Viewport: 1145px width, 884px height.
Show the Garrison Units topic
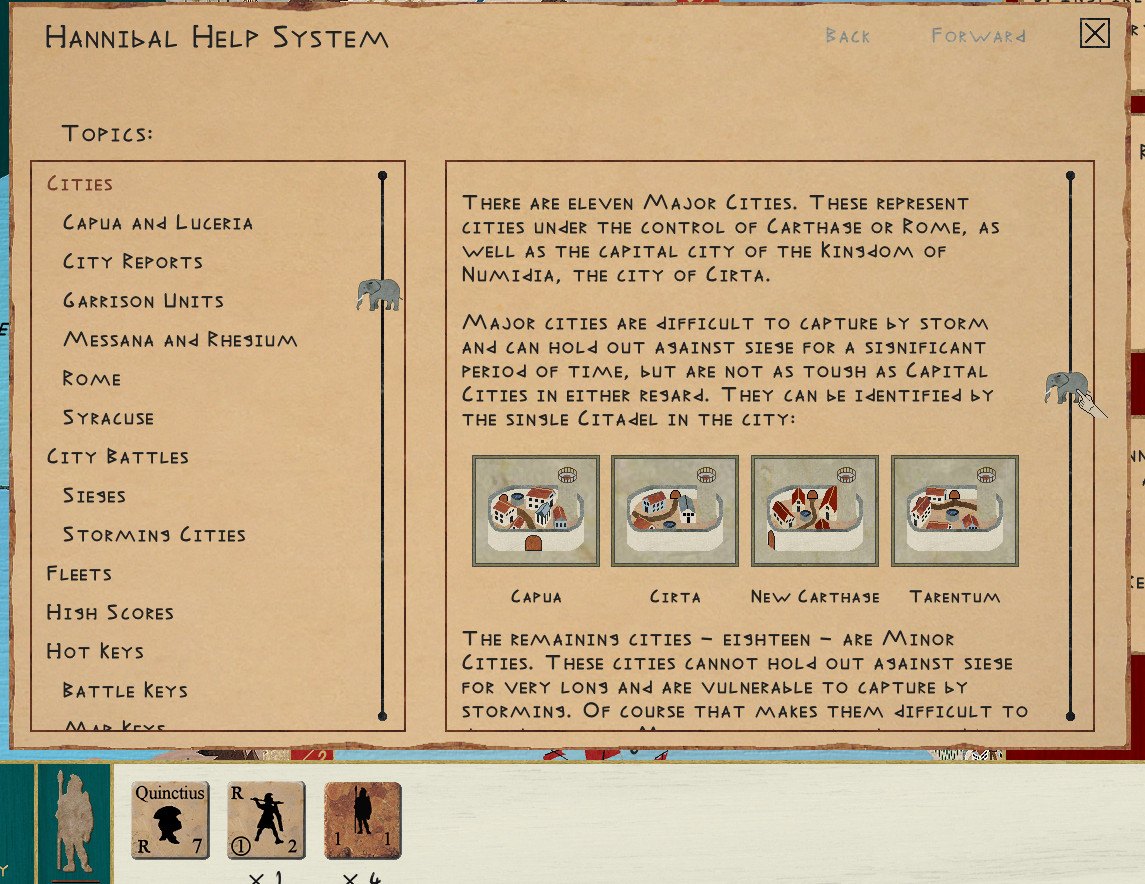[x=143, y=301]
